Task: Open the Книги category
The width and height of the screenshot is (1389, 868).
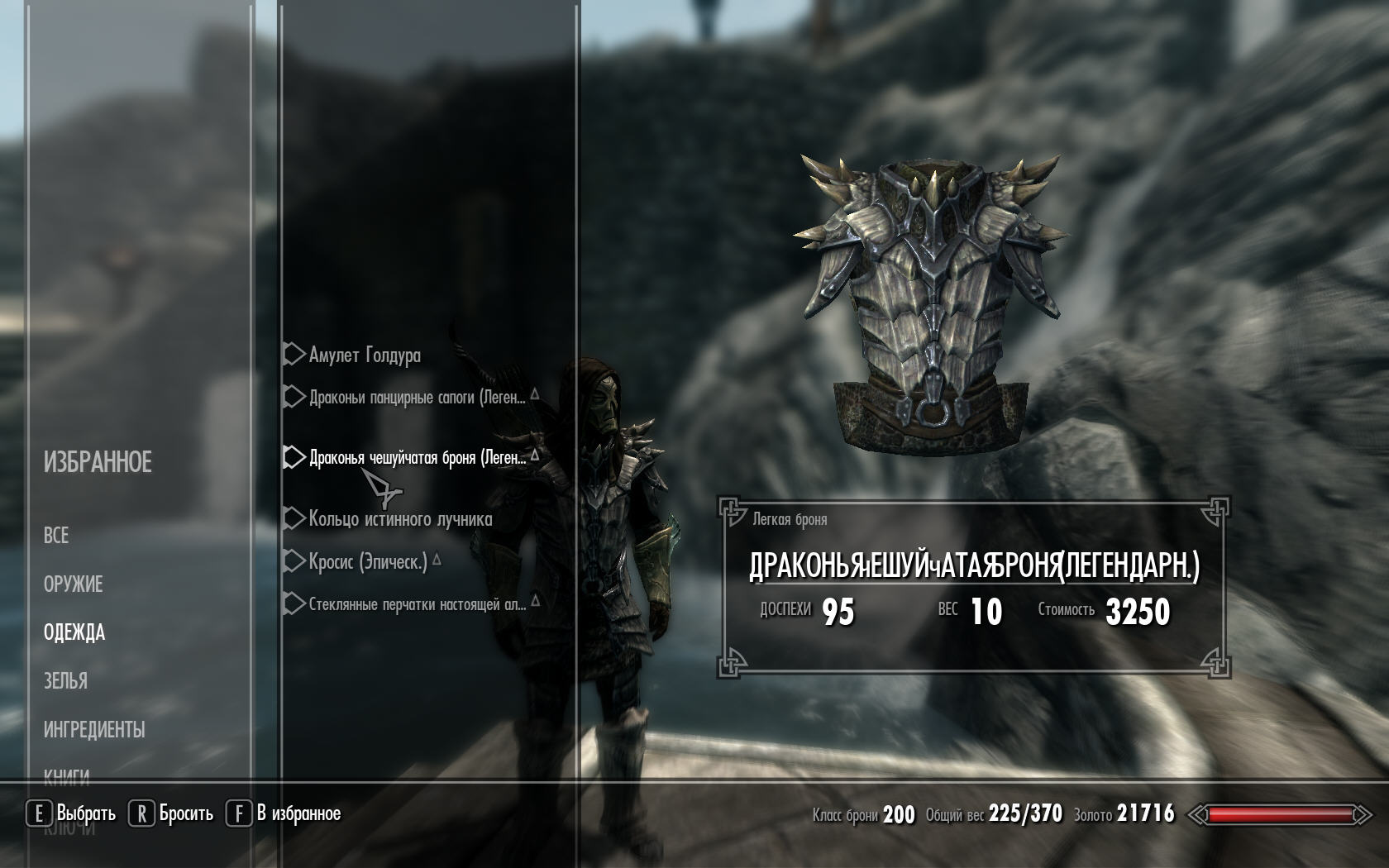Action: point(66,775)
